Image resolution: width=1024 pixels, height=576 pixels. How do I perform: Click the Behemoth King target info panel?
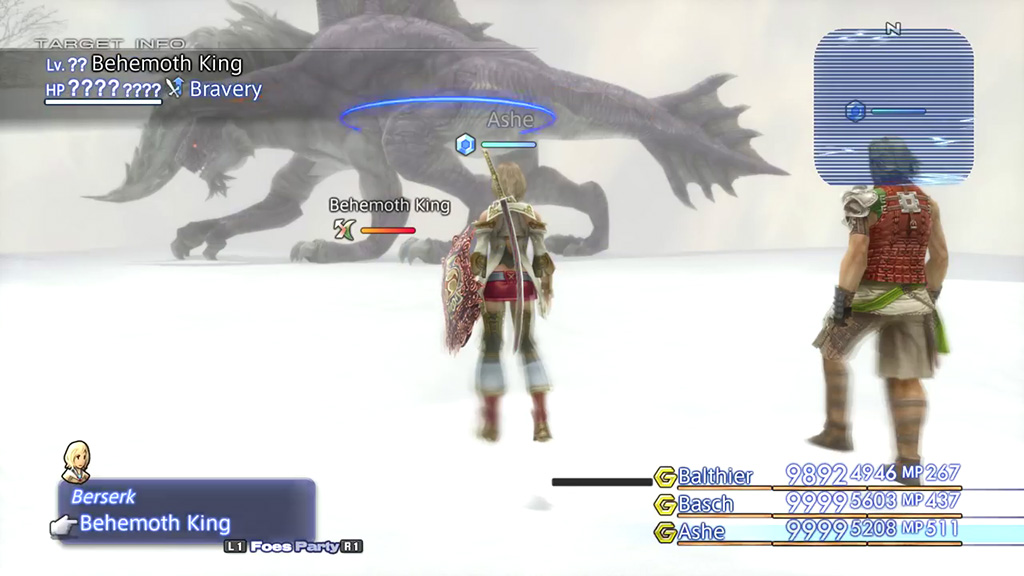(x=150, y=77)
